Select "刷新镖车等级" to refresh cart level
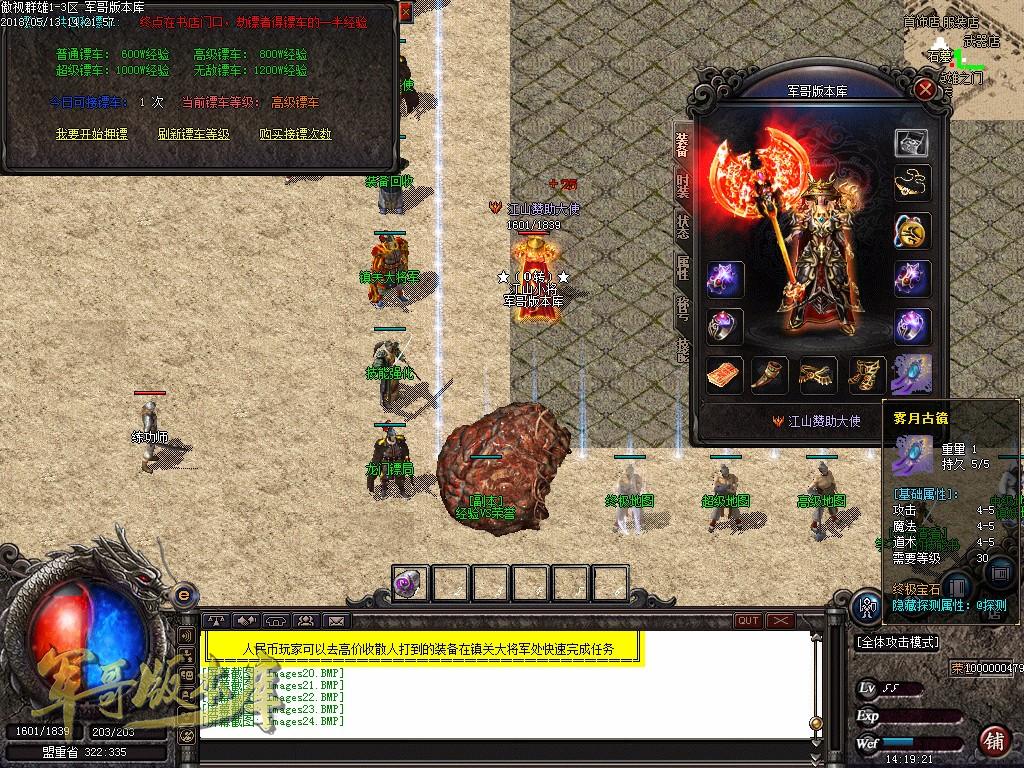Viewport: 1024px width, 768px height. (193, 133)
